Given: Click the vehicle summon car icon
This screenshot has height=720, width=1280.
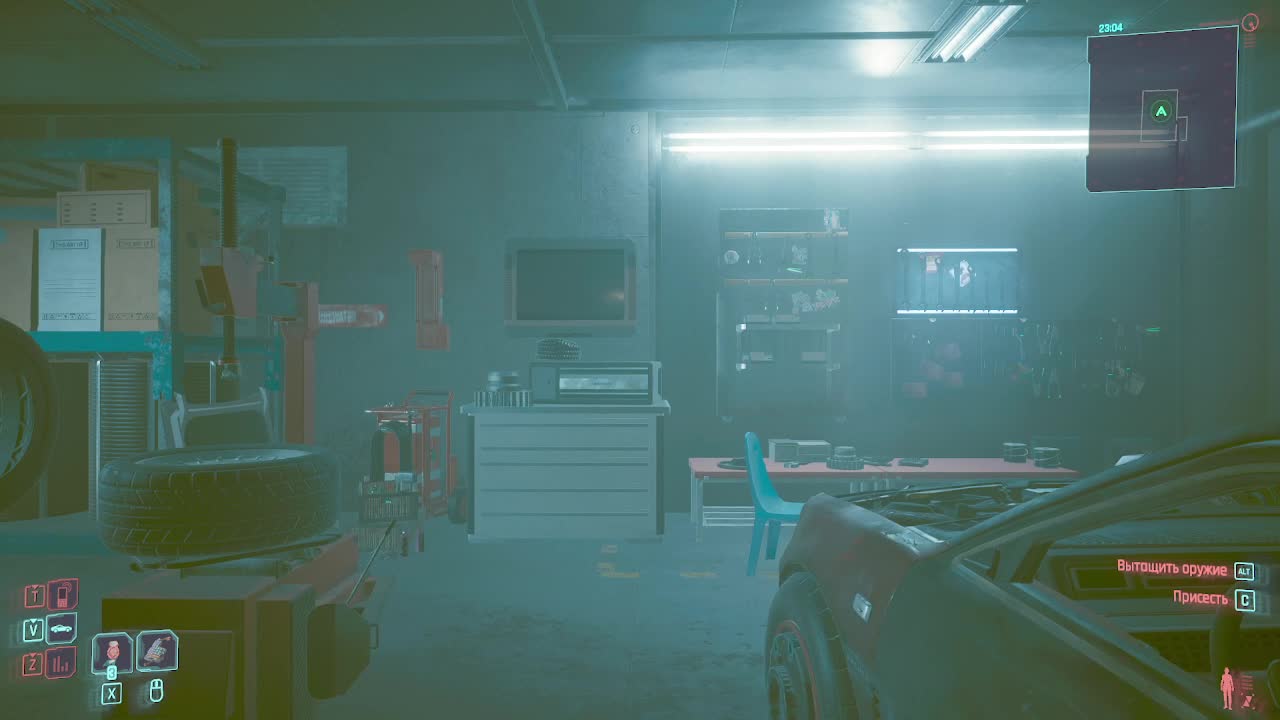Looking at the screenshot, I should [x=59, y=628].
